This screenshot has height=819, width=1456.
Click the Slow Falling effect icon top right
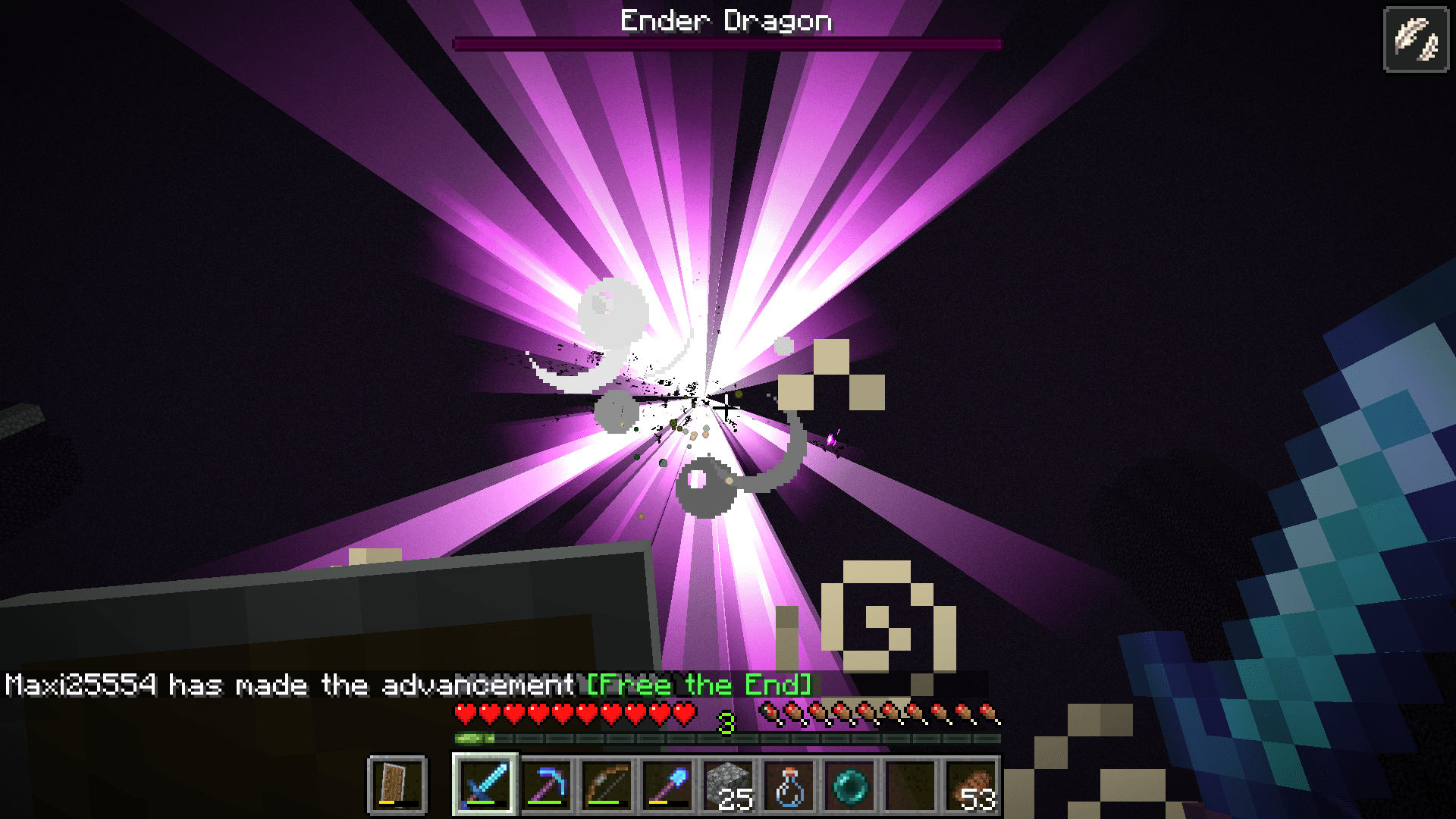click(x=1415, y=36)
